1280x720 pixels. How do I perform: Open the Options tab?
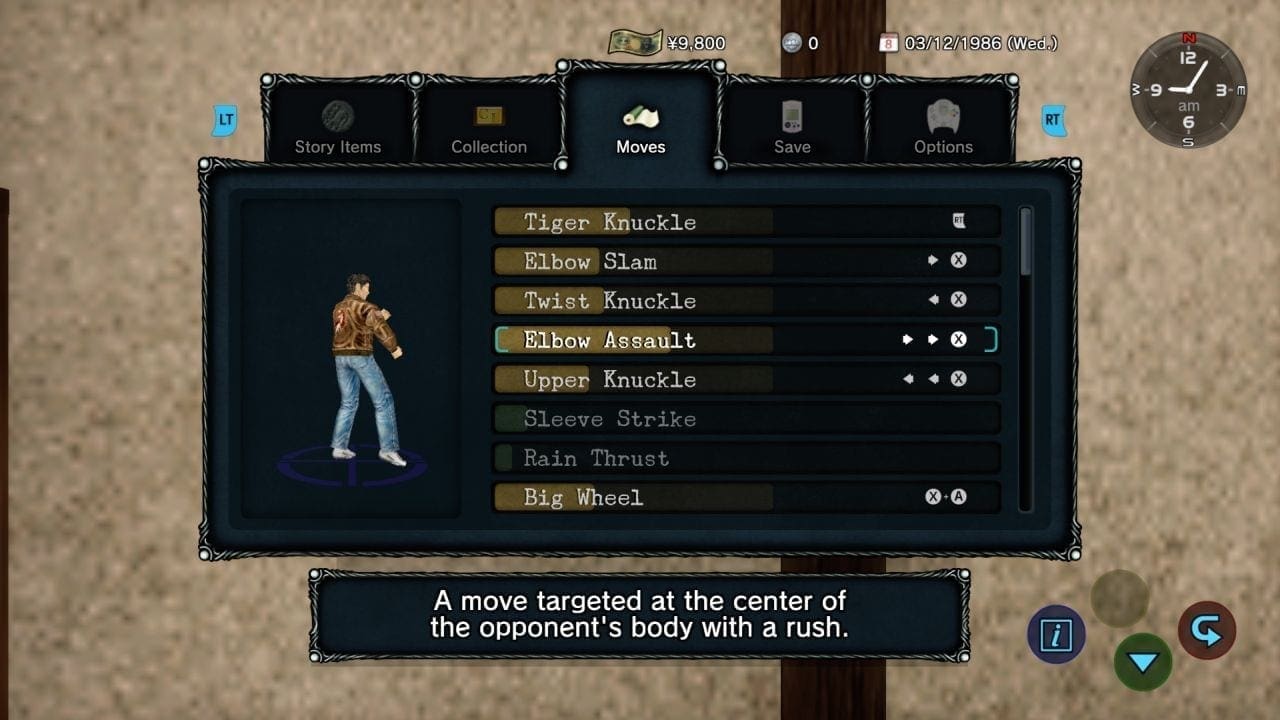tap(943, 128)
